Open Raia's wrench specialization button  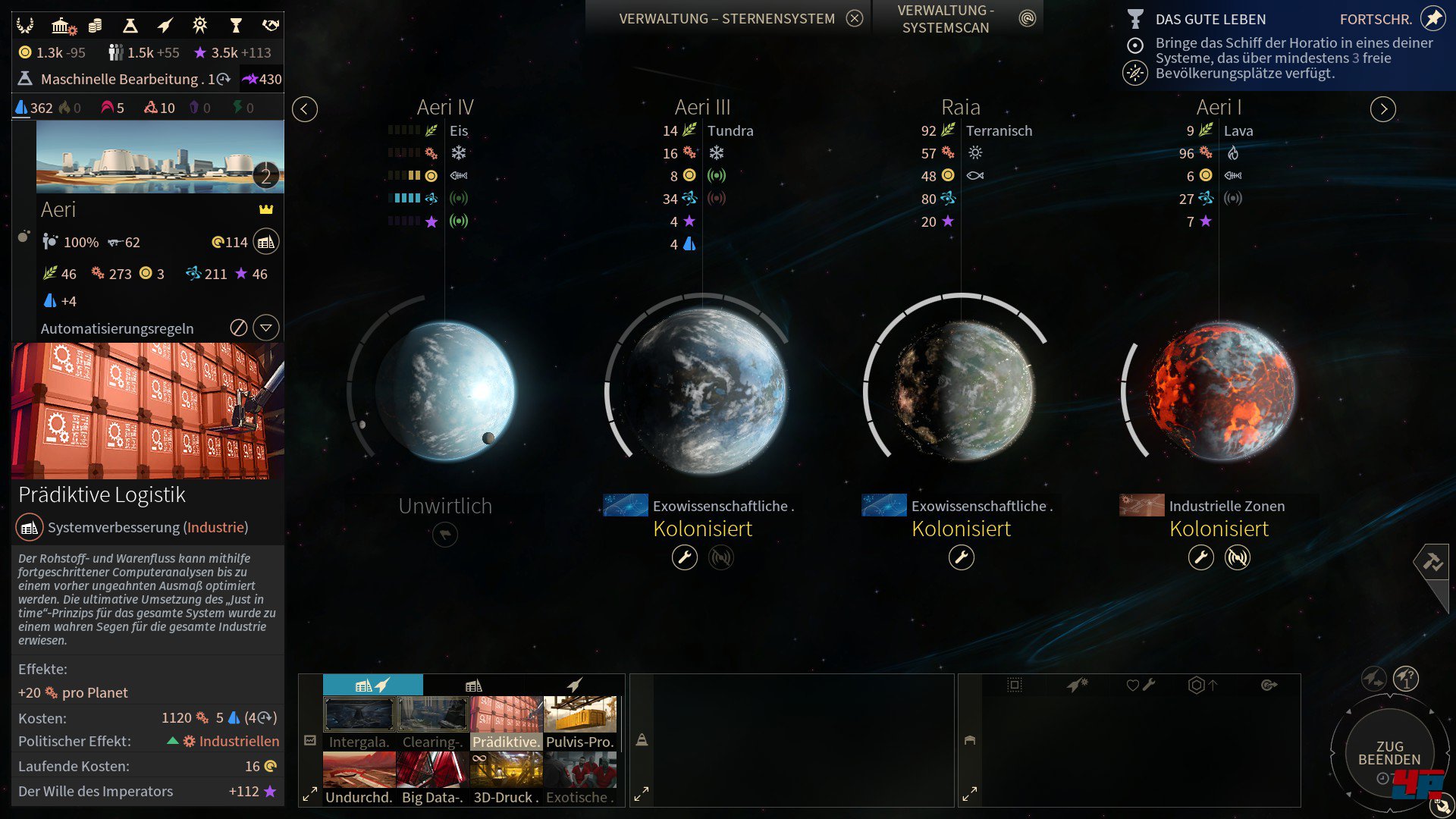pyautogui.click(x=961, y=558)
